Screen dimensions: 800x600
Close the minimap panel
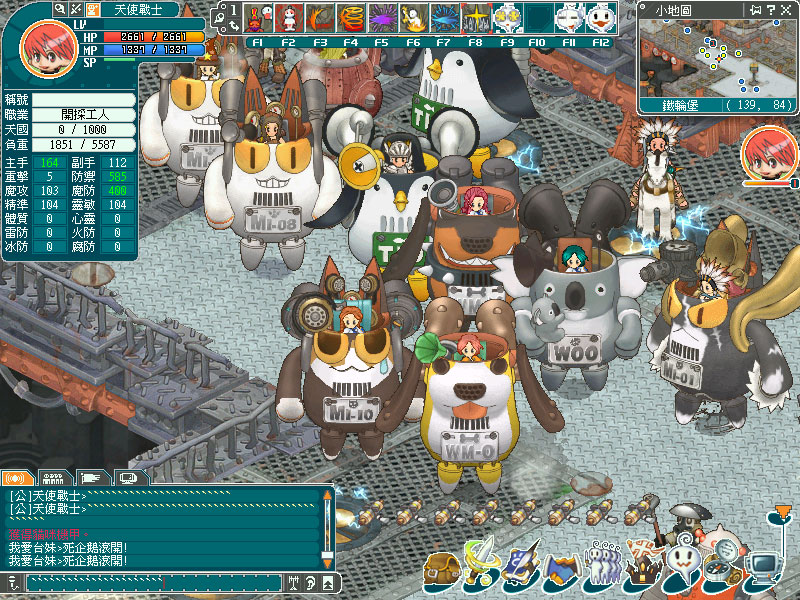[785, 9]
